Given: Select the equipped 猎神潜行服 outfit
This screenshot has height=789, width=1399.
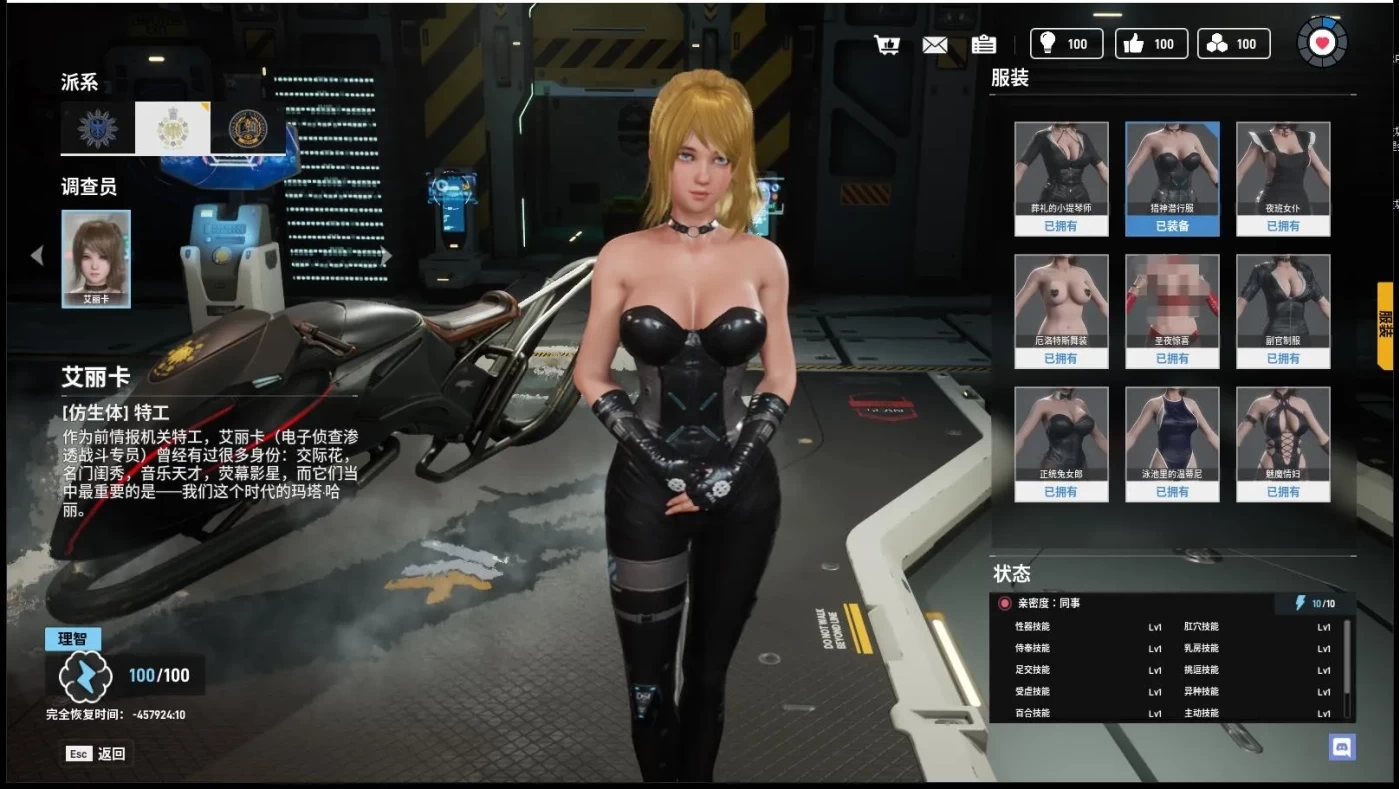Looking at the screenshot, I should pos(1172,178).
